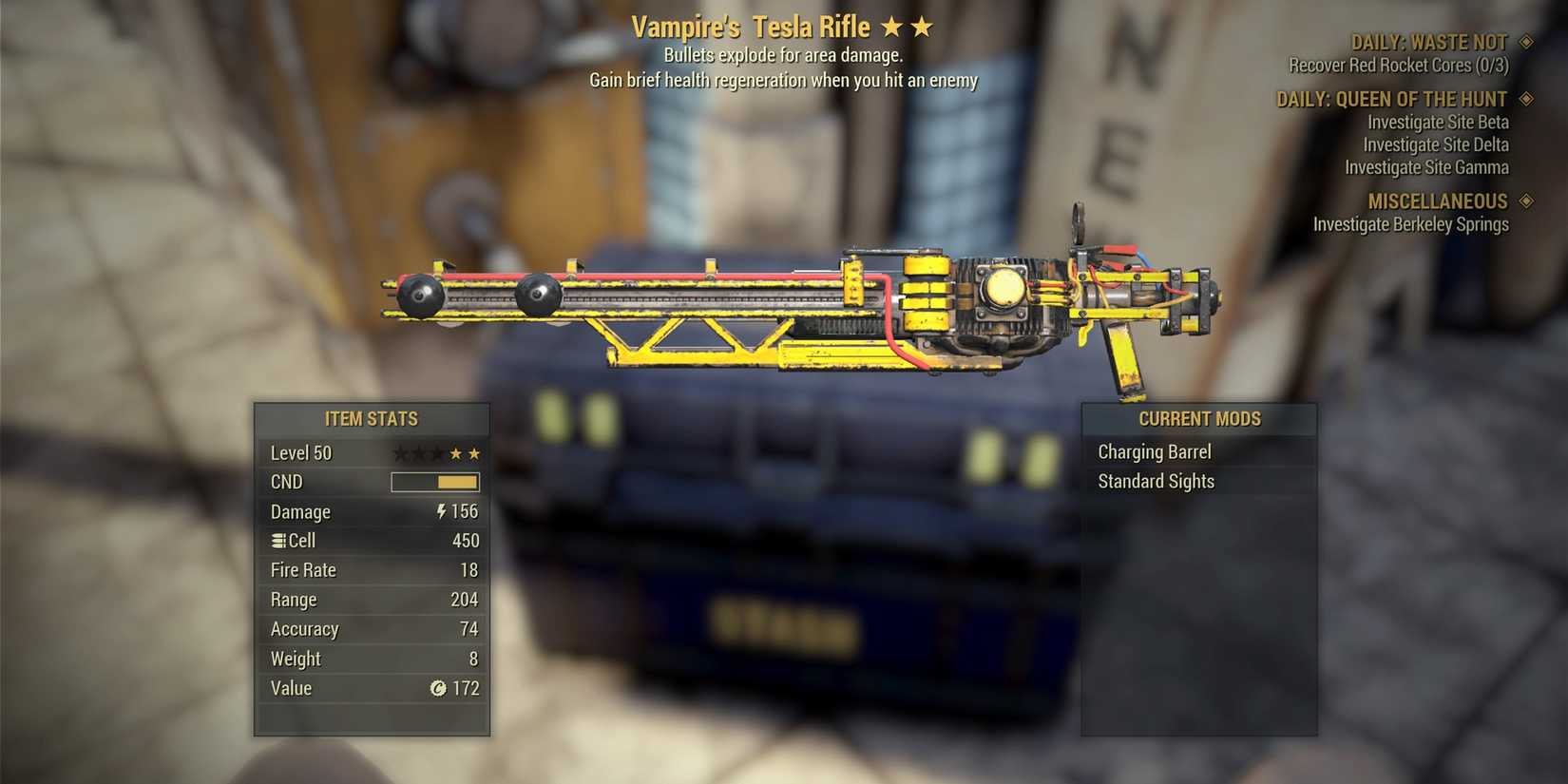Screen dimensions: 1568x784
Task: Expand the DAILY: QUEEN OF THE HUNT quest
Action: pyautogui.click(x=1392, y=98)
